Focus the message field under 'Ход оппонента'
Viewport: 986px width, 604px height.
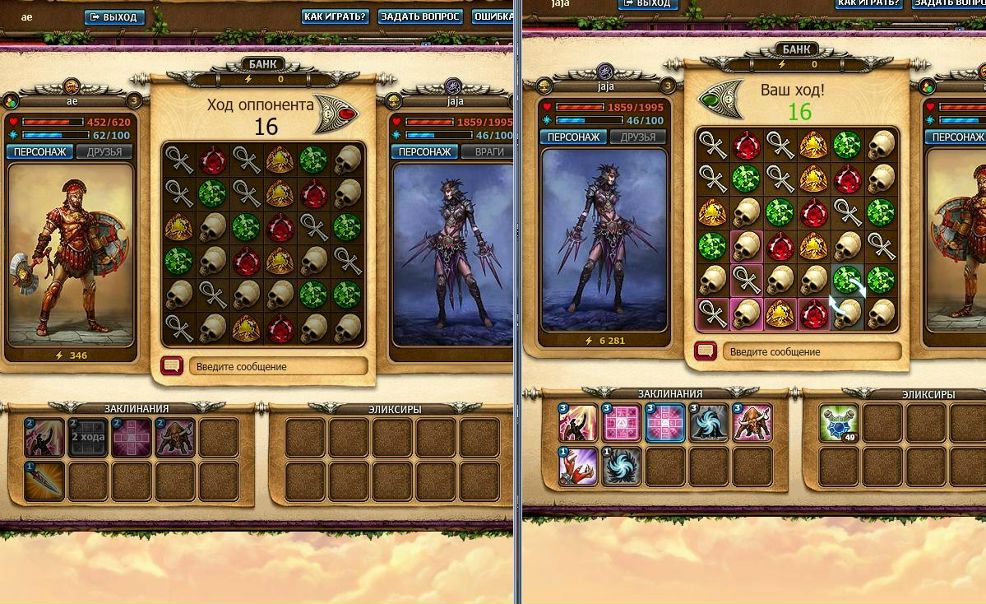(x=276, y=367)
